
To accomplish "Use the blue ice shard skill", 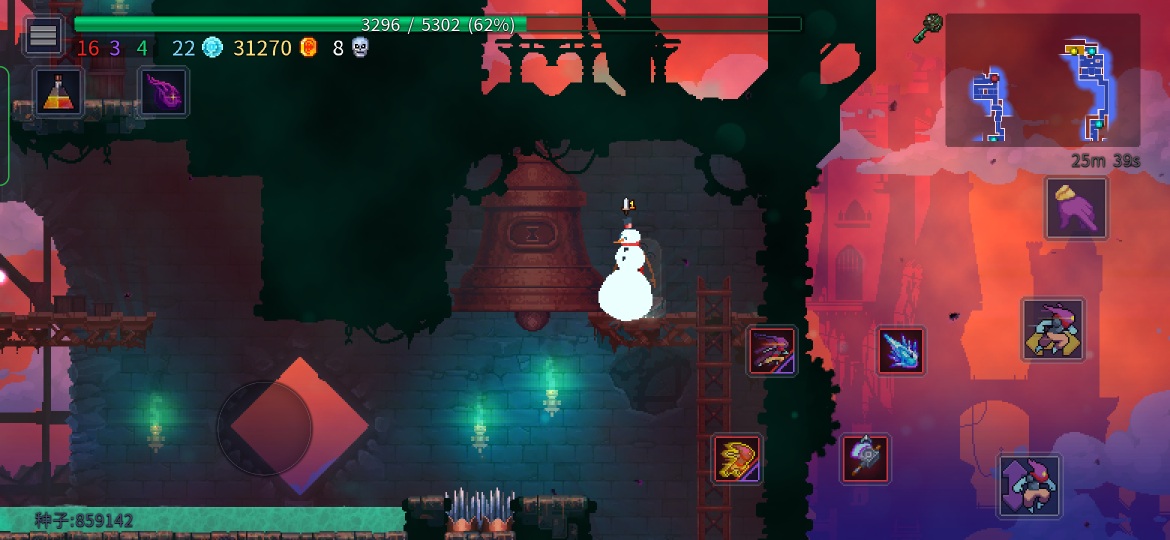I will click(901, 351).
